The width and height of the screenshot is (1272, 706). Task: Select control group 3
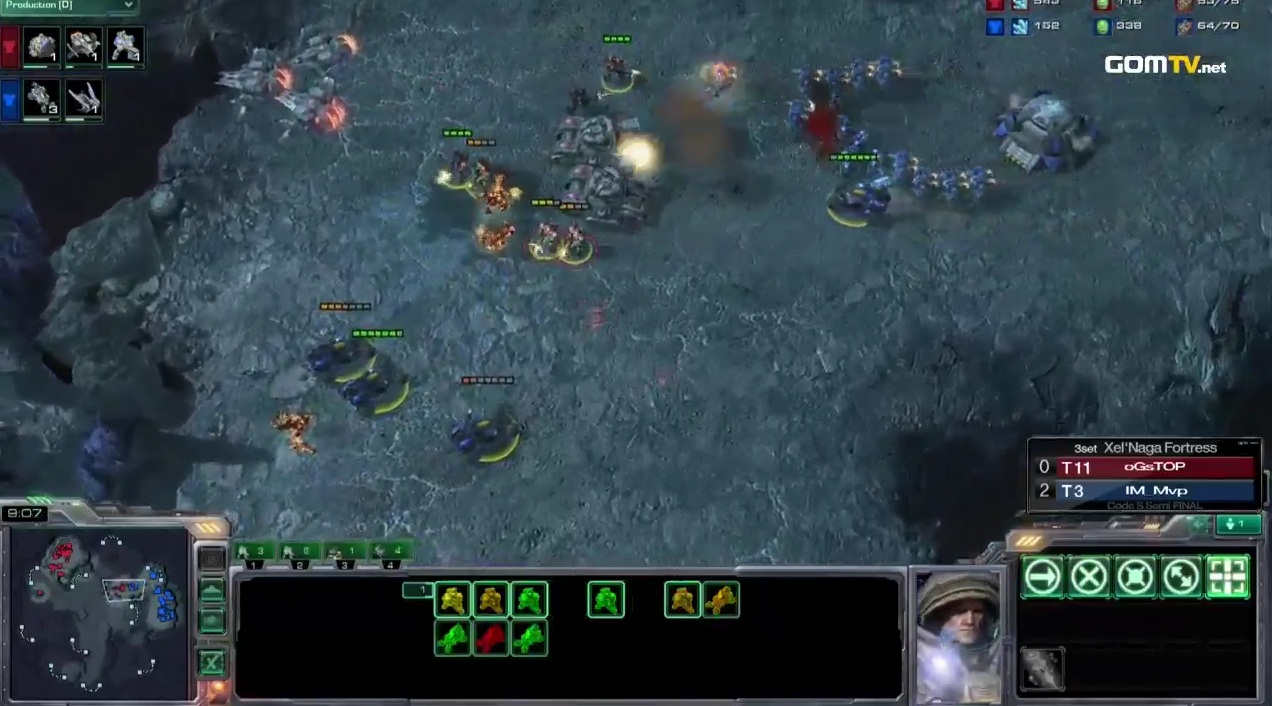(x=343, y=551)
